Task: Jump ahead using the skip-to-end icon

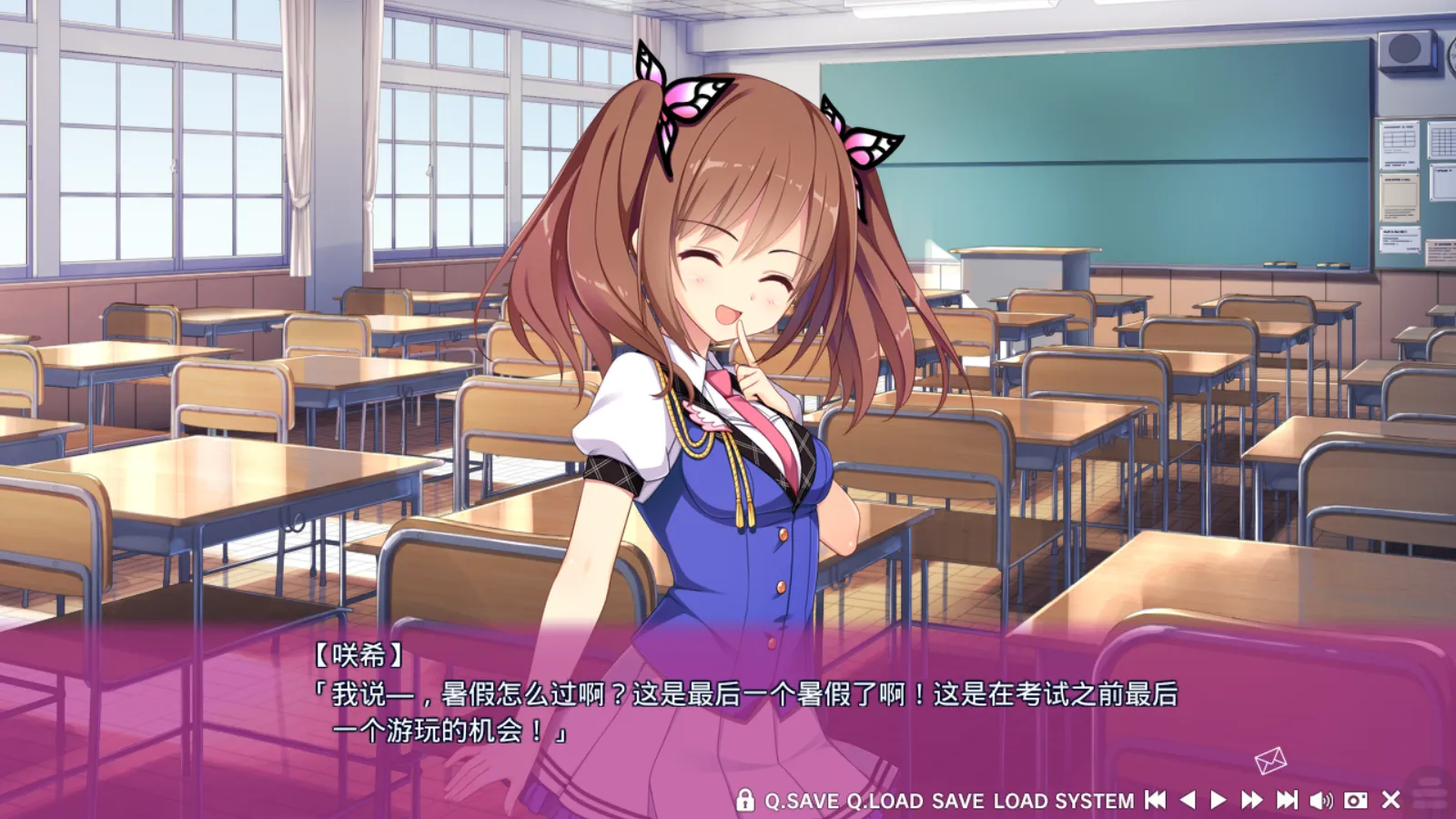Action: pyautogui.click(x=1286, y=801)
